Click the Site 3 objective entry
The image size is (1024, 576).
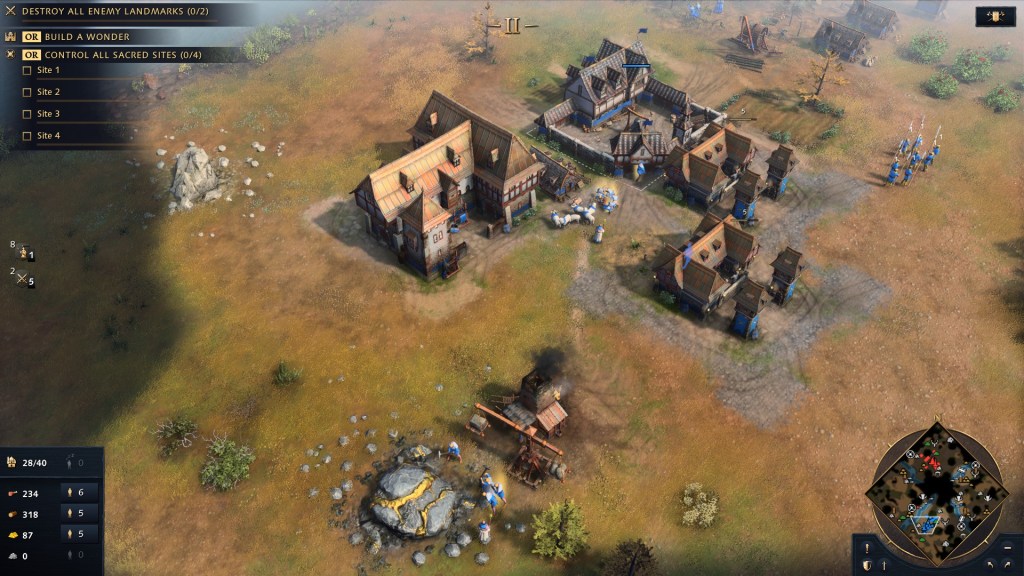click(x=48, y=114)
